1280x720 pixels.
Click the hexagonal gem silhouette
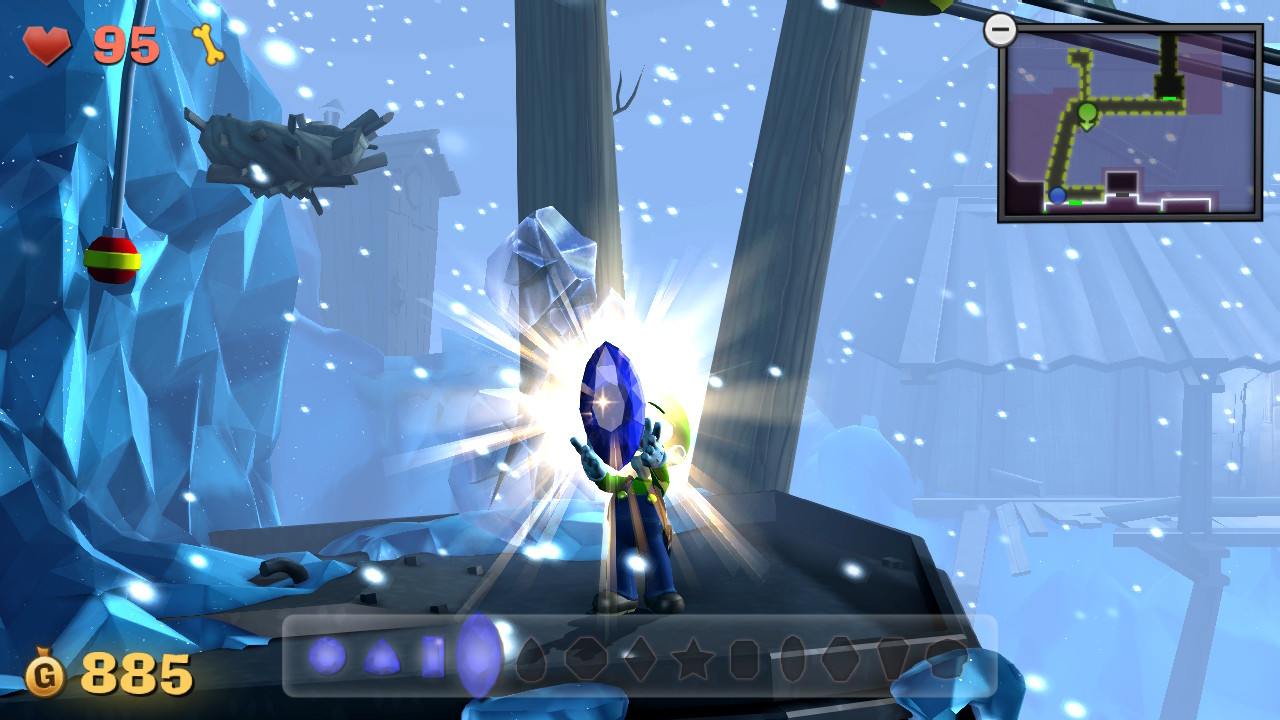842,660
